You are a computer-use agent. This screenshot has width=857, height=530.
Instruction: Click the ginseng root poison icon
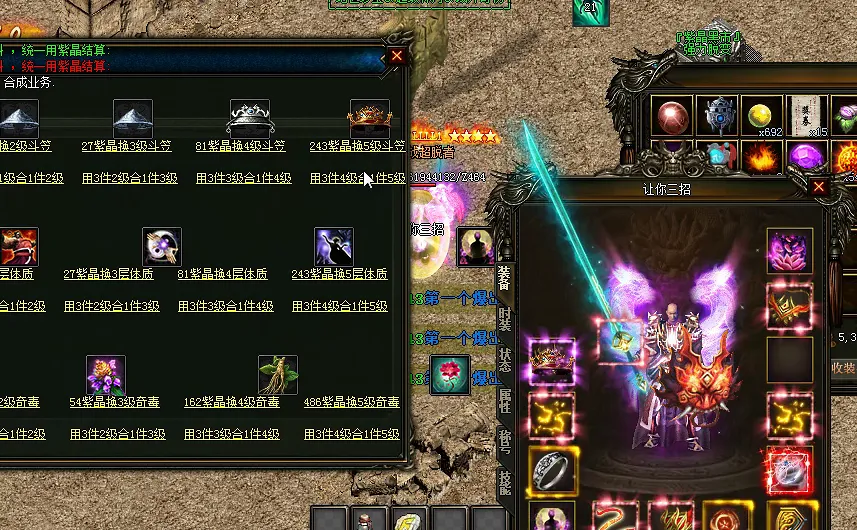[x=278, y=375]
